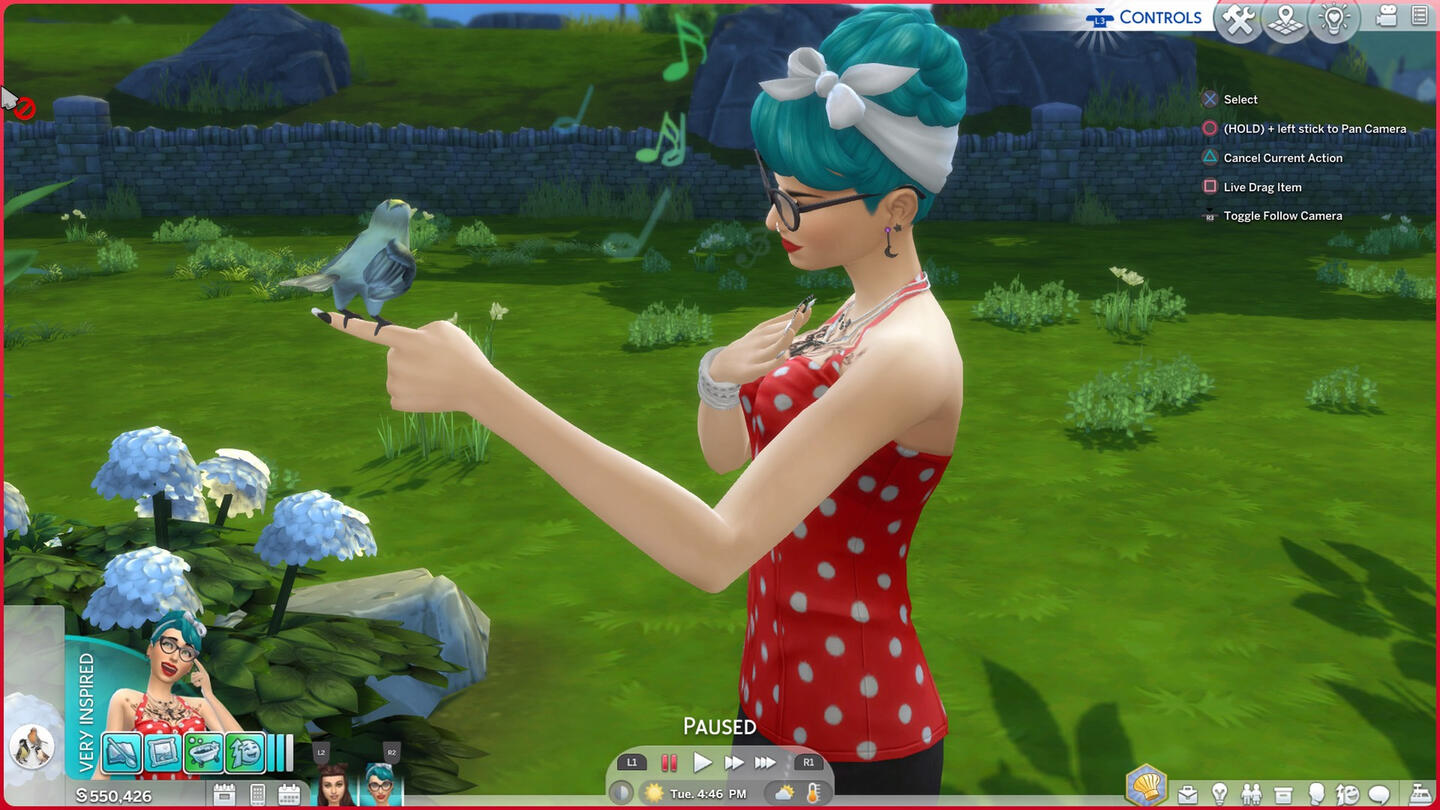Resume game at normal play speed
Viewport: 1440px width, 810px height.
coord(703,763)
